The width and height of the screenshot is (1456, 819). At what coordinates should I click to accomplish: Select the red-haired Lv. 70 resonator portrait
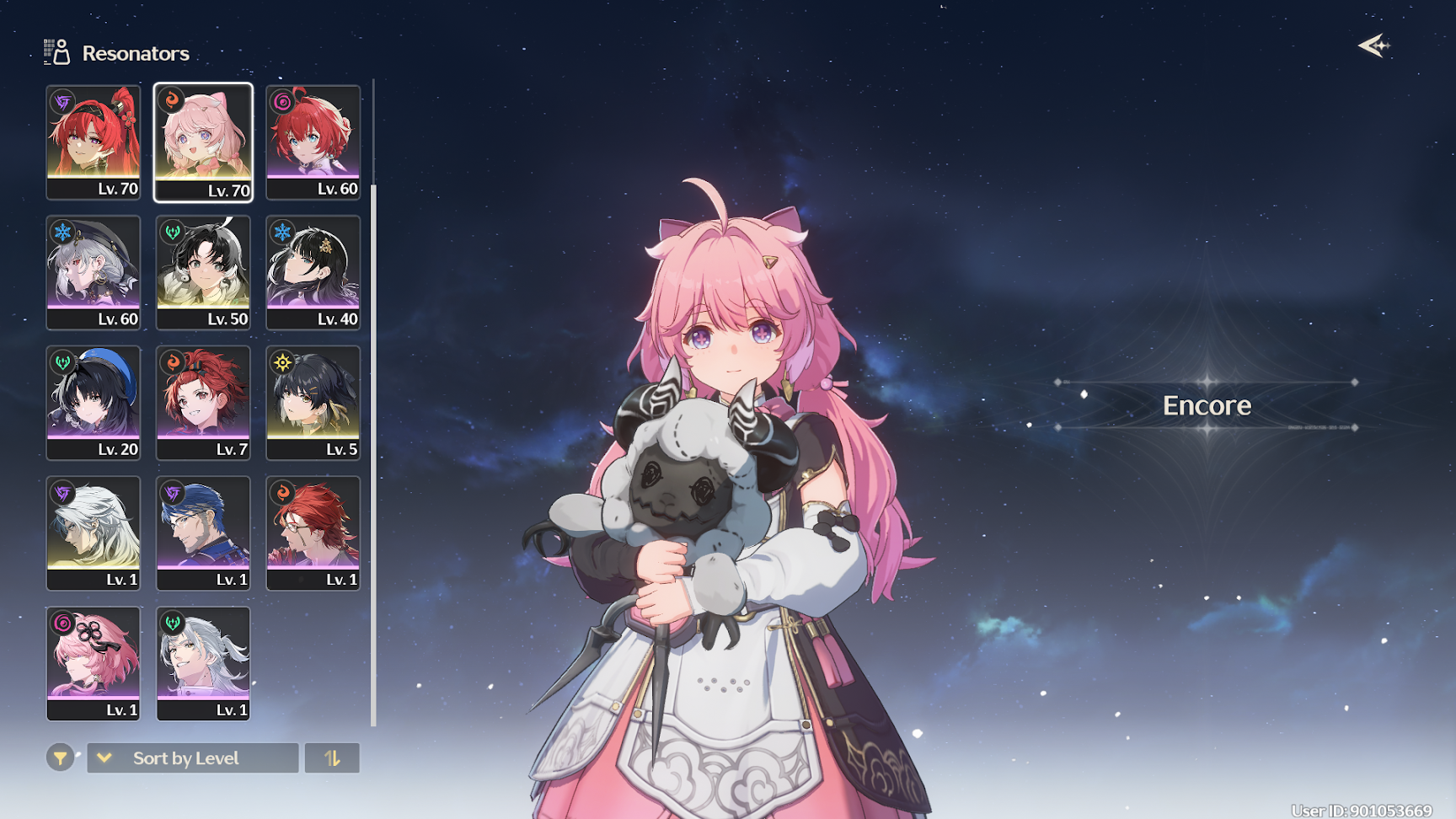coord(94,142)
